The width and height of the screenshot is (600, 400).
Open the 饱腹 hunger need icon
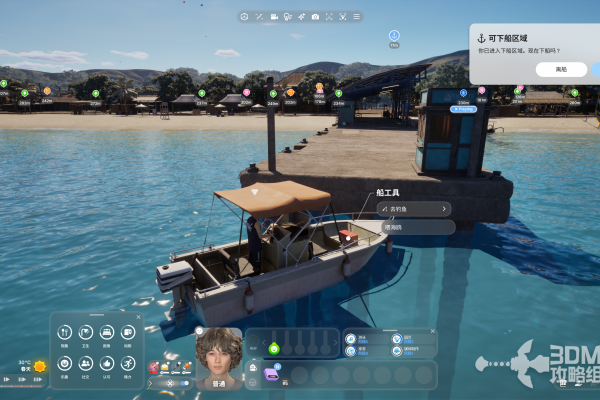coord(64,332)
